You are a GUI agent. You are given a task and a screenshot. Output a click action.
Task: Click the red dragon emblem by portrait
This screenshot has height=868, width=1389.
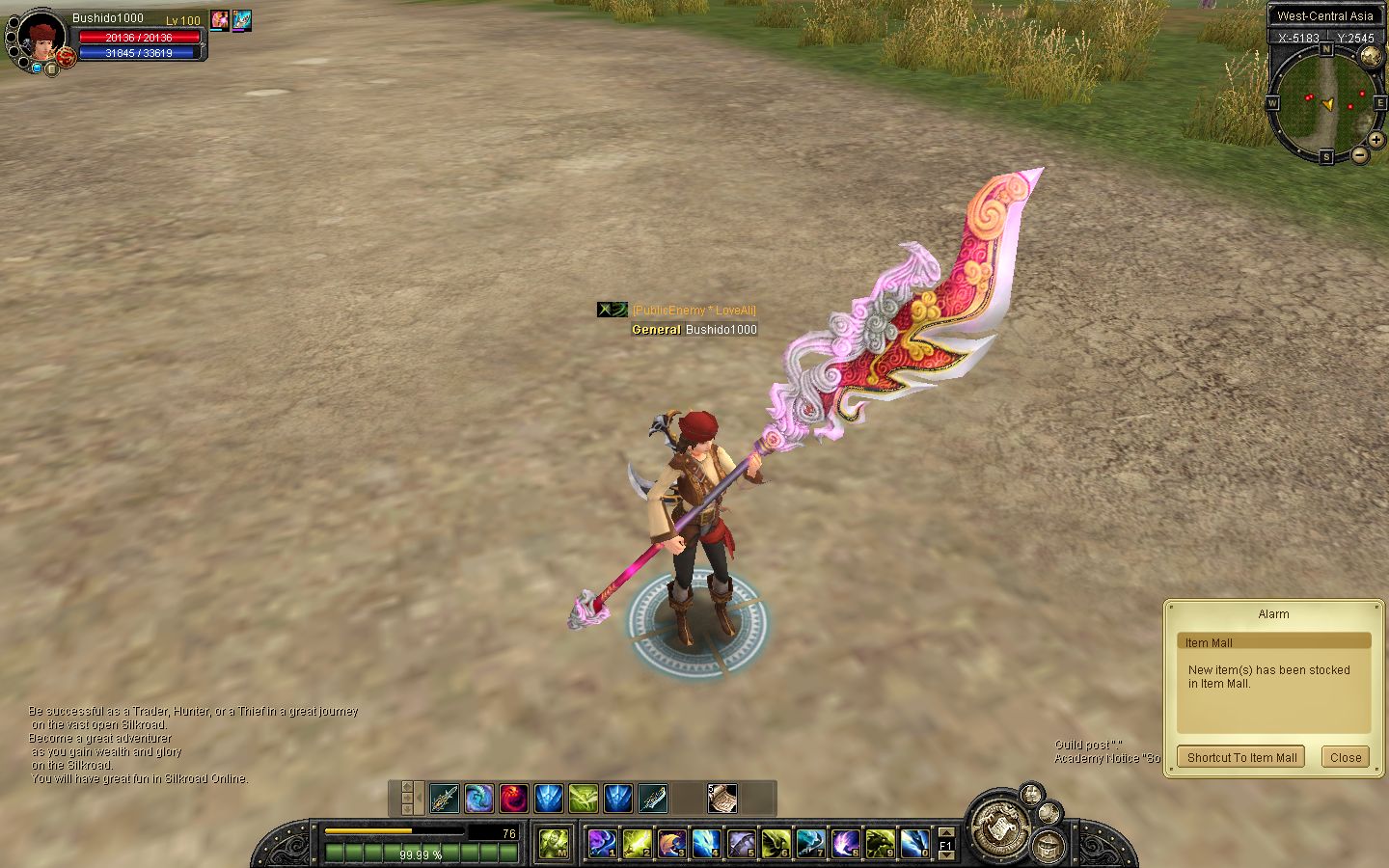coord(66,58)
